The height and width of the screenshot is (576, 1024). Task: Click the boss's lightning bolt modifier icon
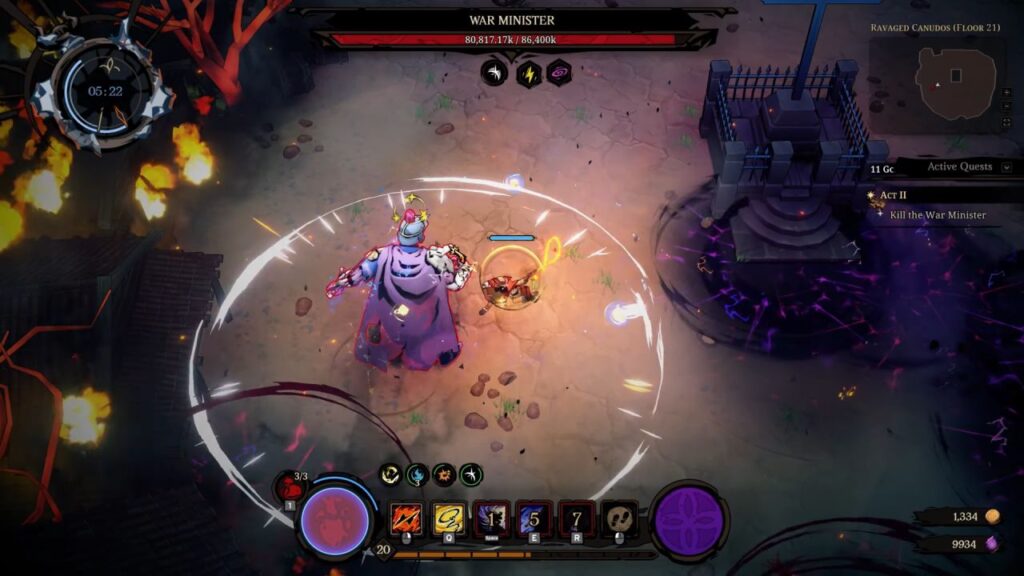(x=527, y=72)
